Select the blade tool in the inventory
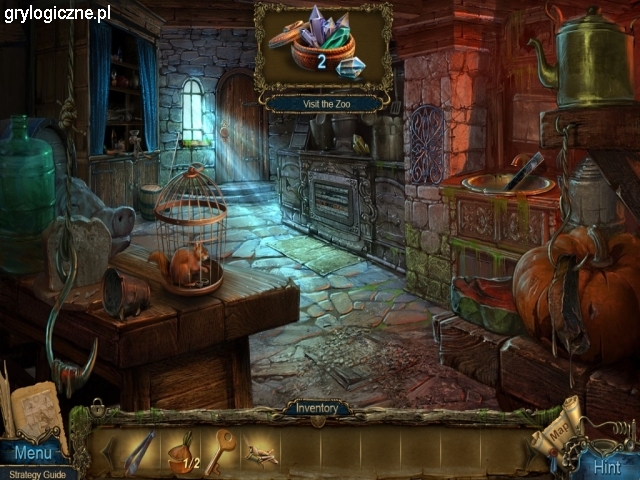The width and height of the screenshot is (640, 480). (138, 452)
